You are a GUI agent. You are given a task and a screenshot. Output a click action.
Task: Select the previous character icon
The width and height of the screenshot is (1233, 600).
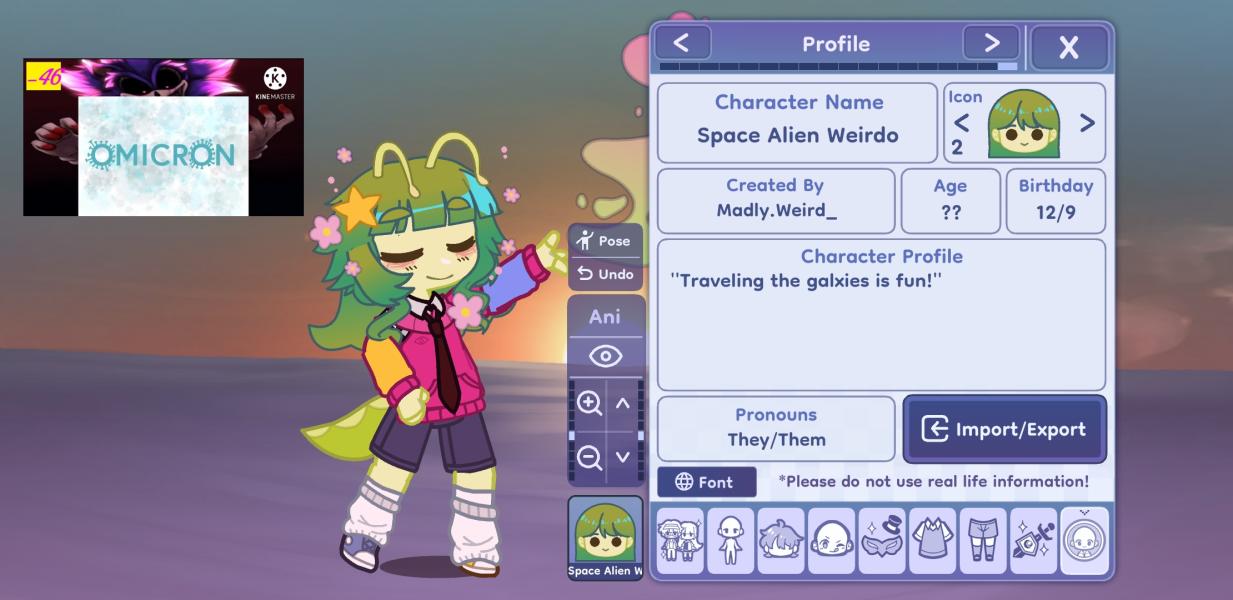point(961,123)
